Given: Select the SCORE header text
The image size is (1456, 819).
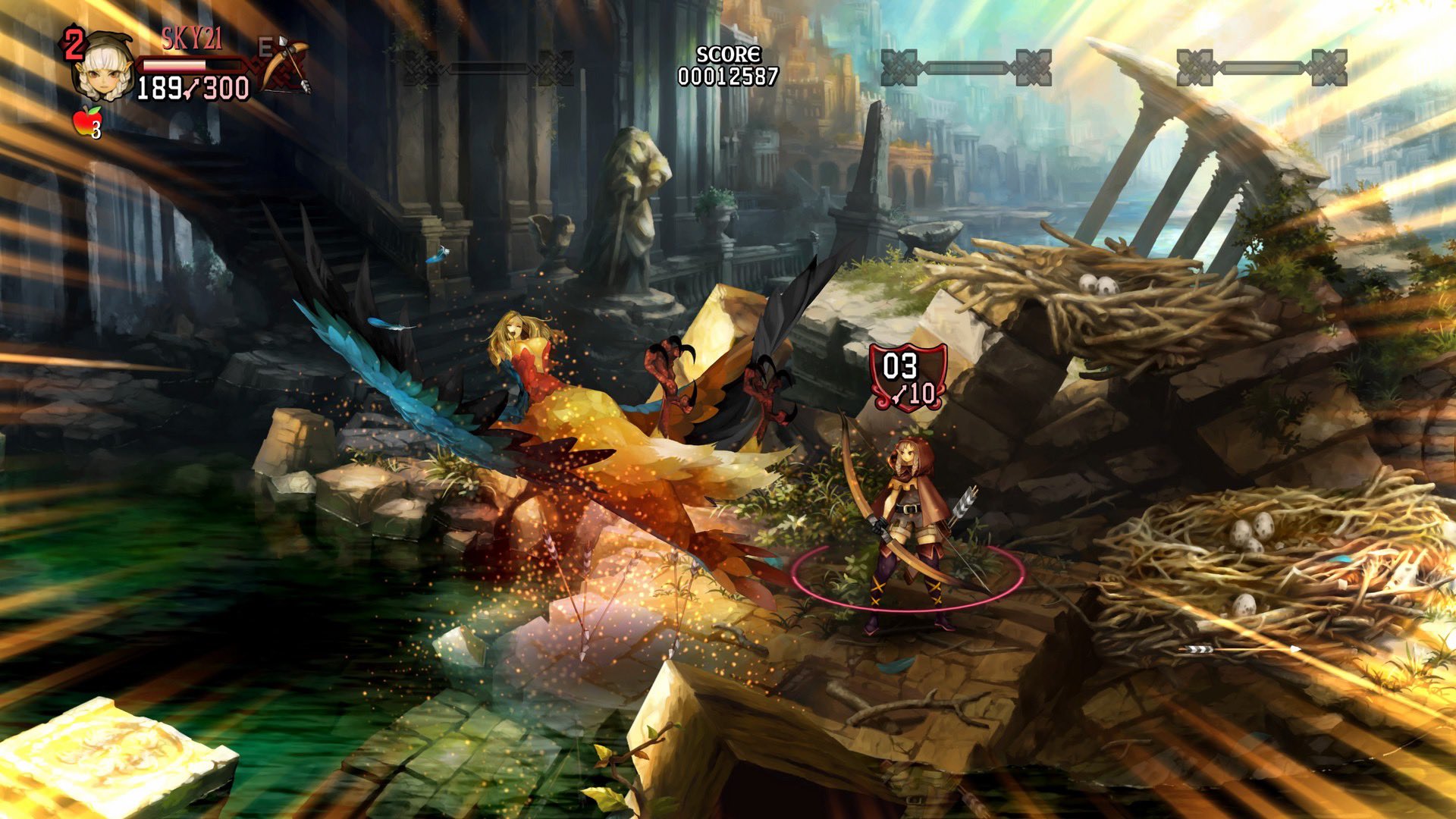Looking at the screenshot, I should coord(727,53).
